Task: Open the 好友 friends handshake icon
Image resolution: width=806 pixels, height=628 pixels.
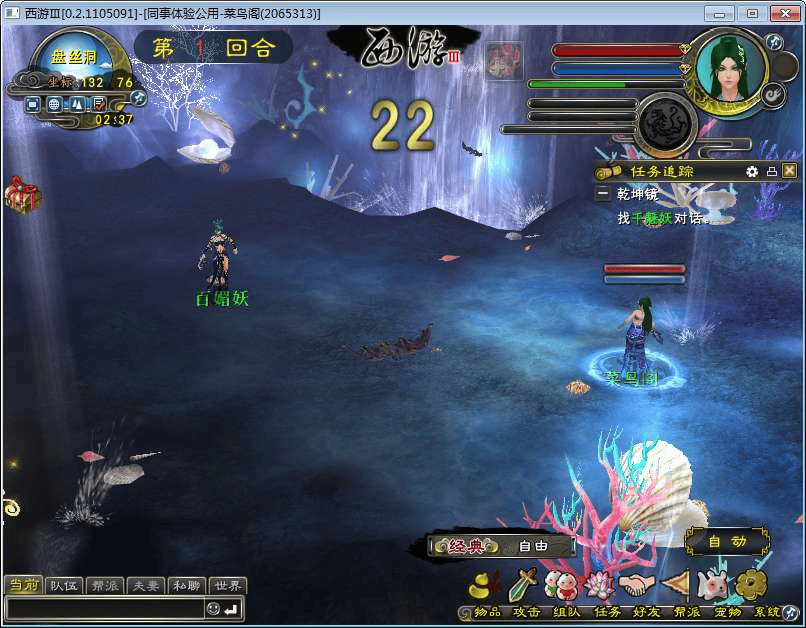Action: (x=636, y=585)
